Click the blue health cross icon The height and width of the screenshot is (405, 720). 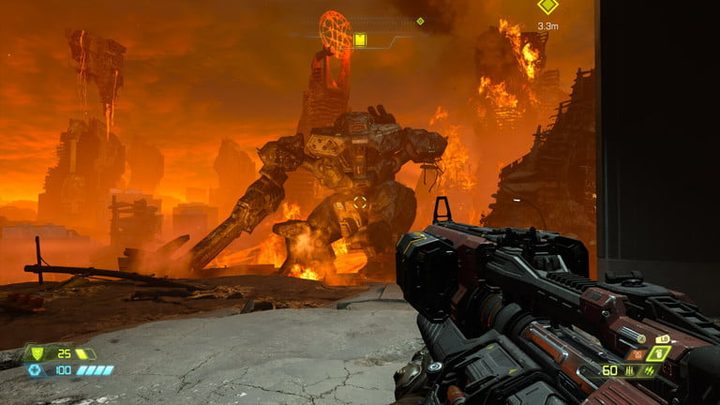click(x=36, y=370)
